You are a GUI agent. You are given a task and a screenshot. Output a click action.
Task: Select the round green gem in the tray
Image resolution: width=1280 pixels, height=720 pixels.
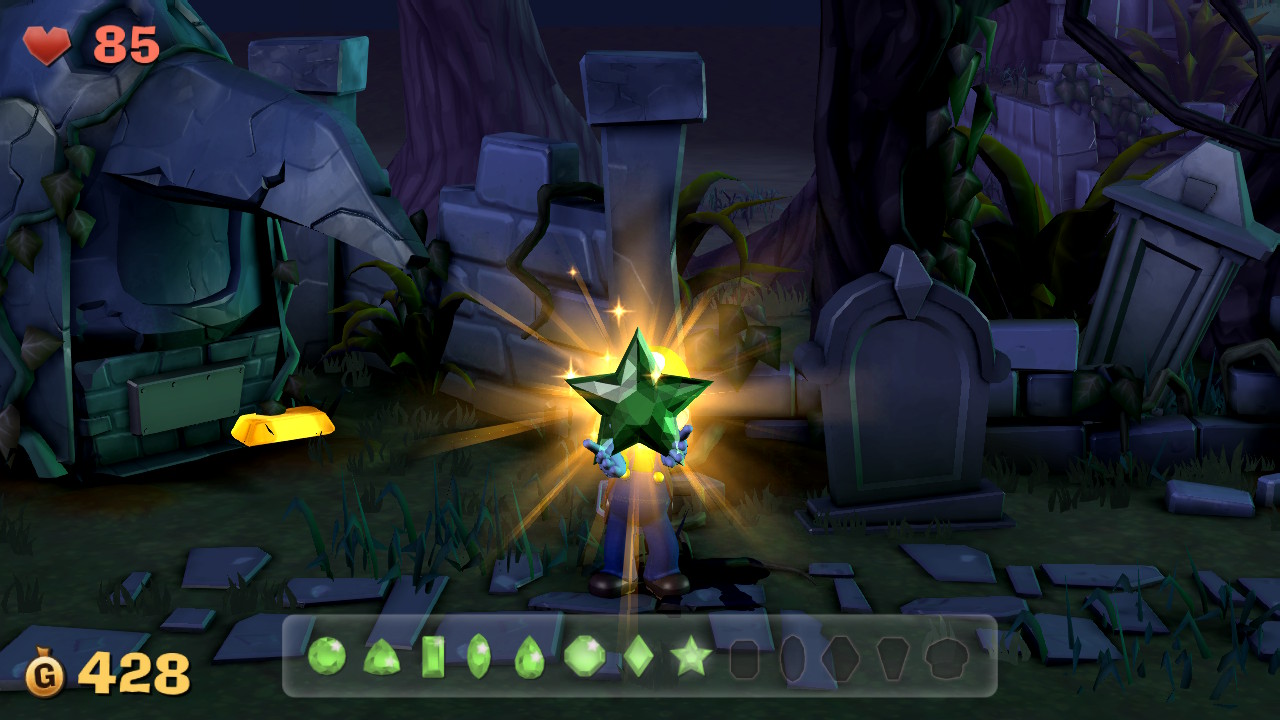coord(325,655)
